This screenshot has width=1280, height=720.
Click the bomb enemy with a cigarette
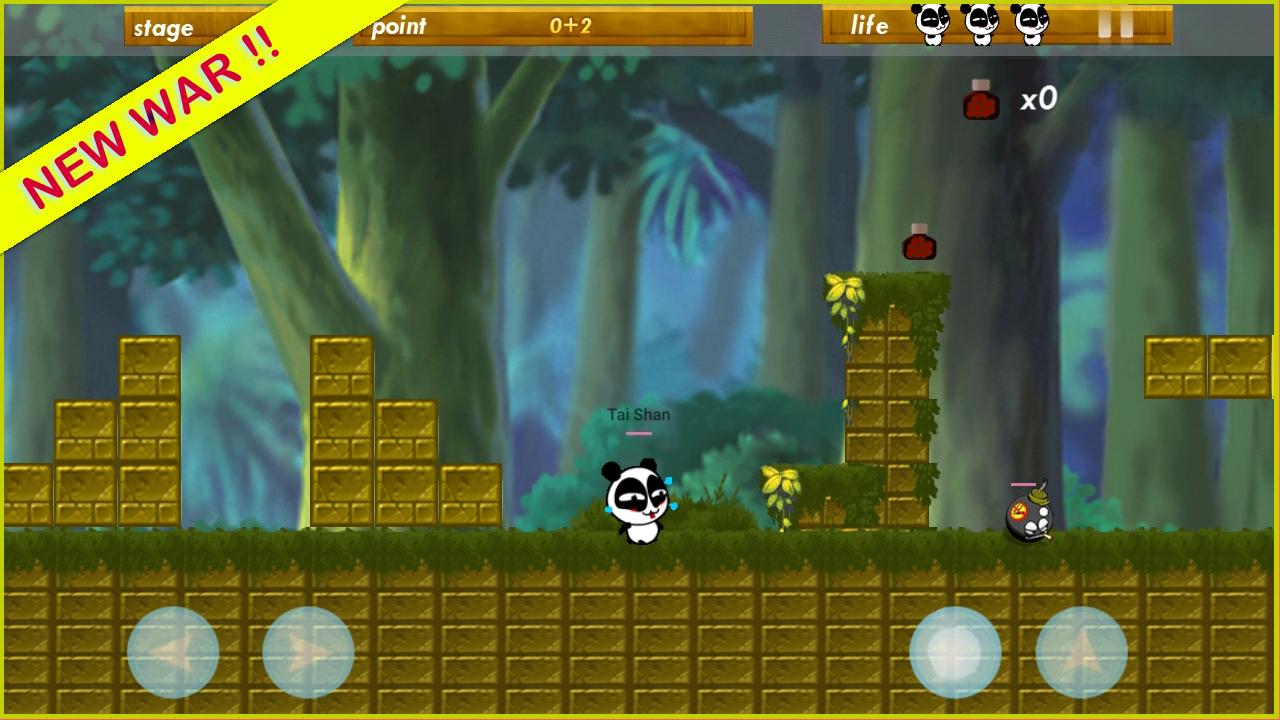(1032, 517)
